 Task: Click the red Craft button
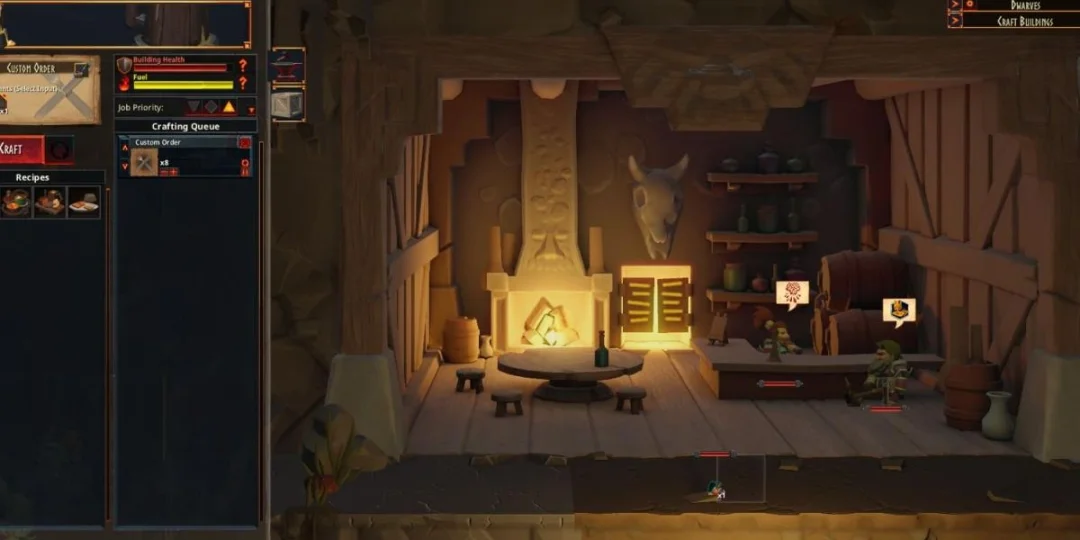20,149
